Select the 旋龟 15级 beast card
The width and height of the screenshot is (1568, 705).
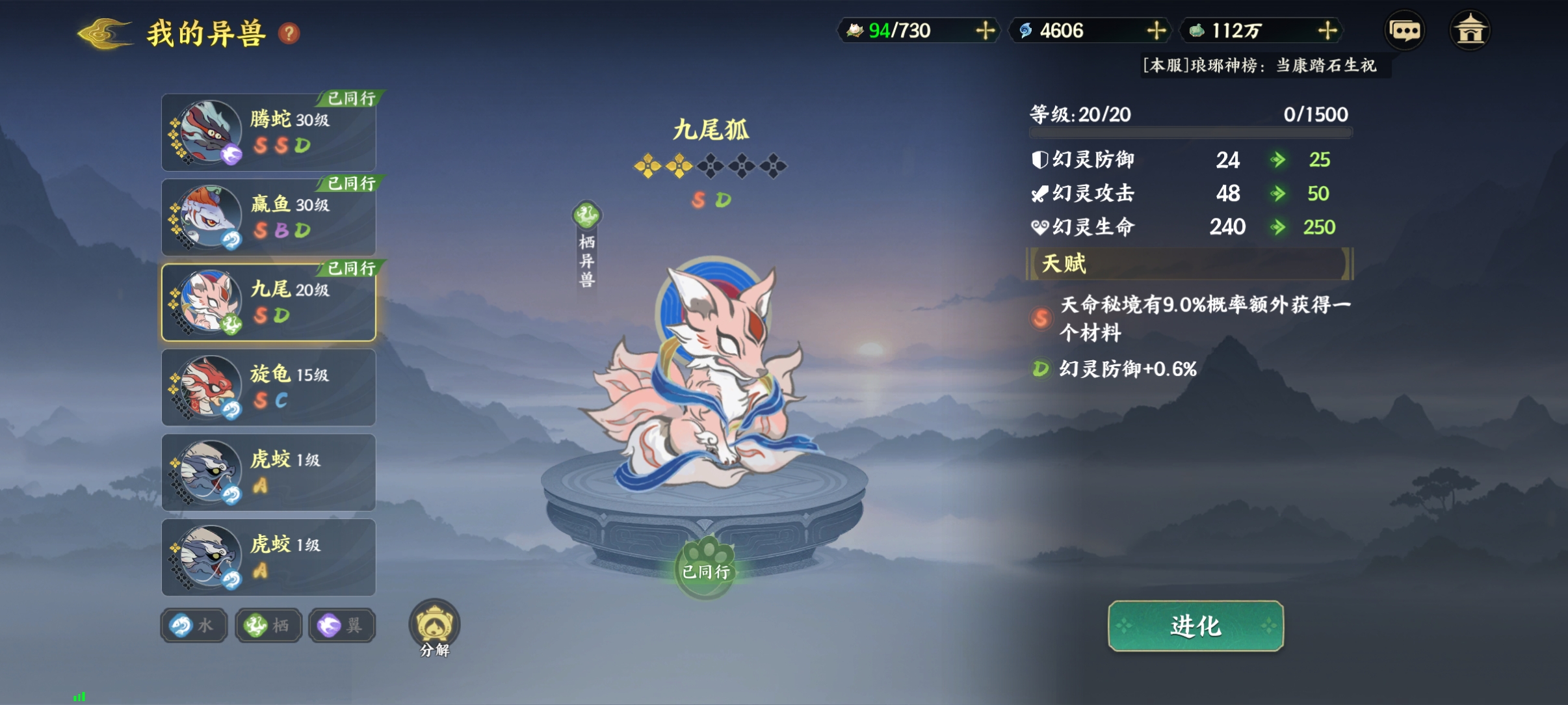pyautogui.click(x=268, y=387)
